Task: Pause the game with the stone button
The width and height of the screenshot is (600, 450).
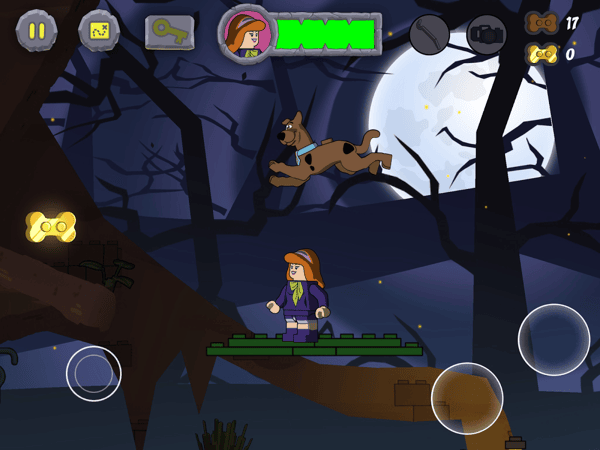Action: coord(36,31)
